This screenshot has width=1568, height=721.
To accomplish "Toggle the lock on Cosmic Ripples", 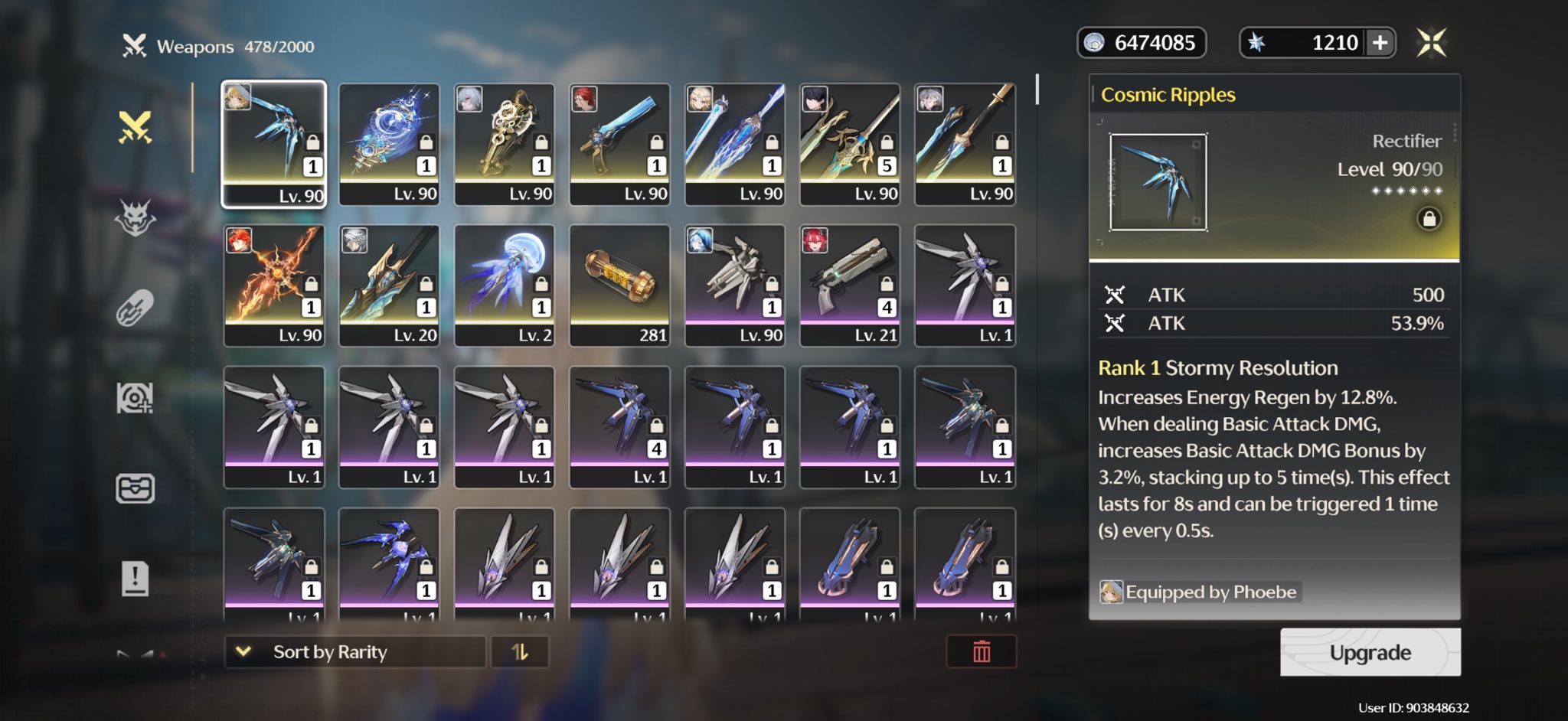I will click(x=1429, y=219).
